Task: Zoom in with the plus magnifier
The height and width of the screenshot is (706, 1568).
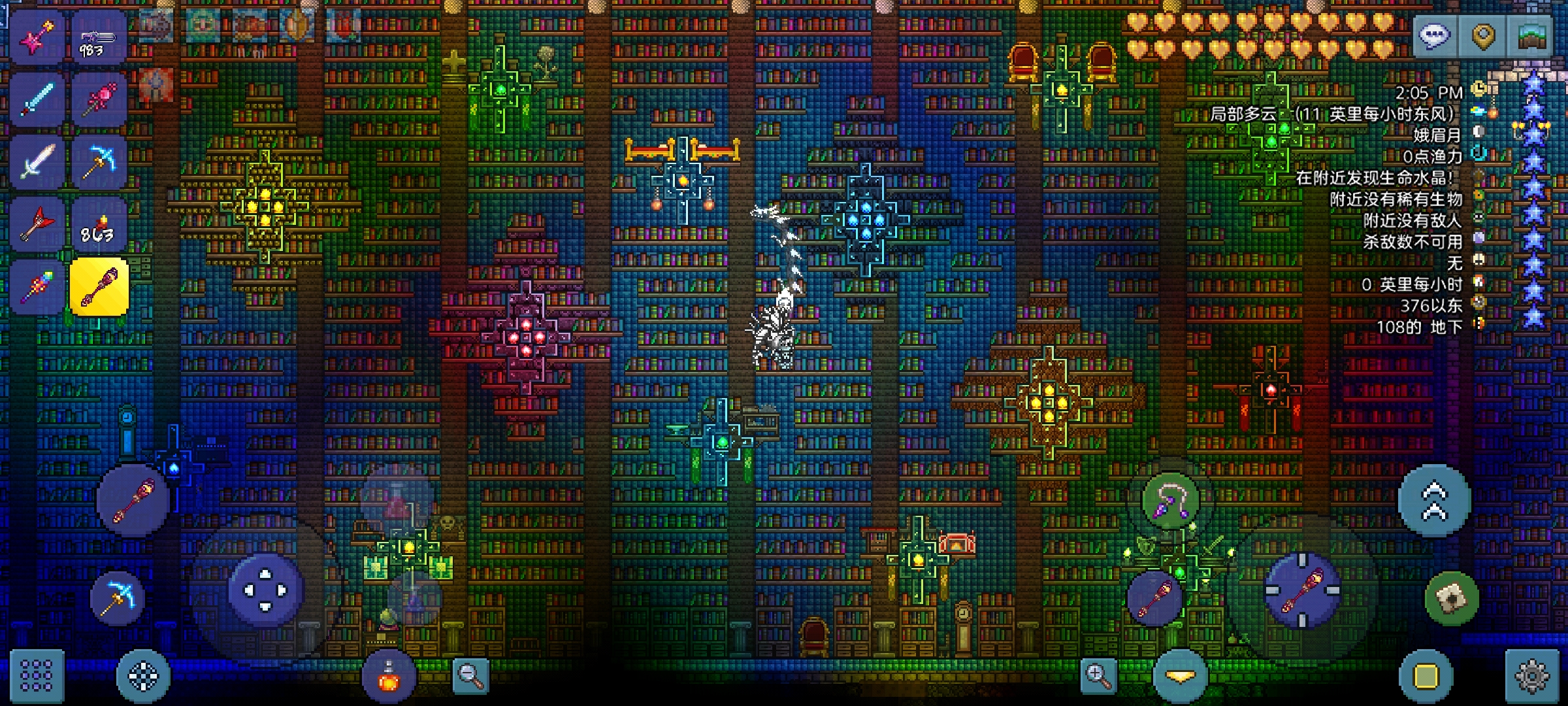Action: [x=1098, y=676]
